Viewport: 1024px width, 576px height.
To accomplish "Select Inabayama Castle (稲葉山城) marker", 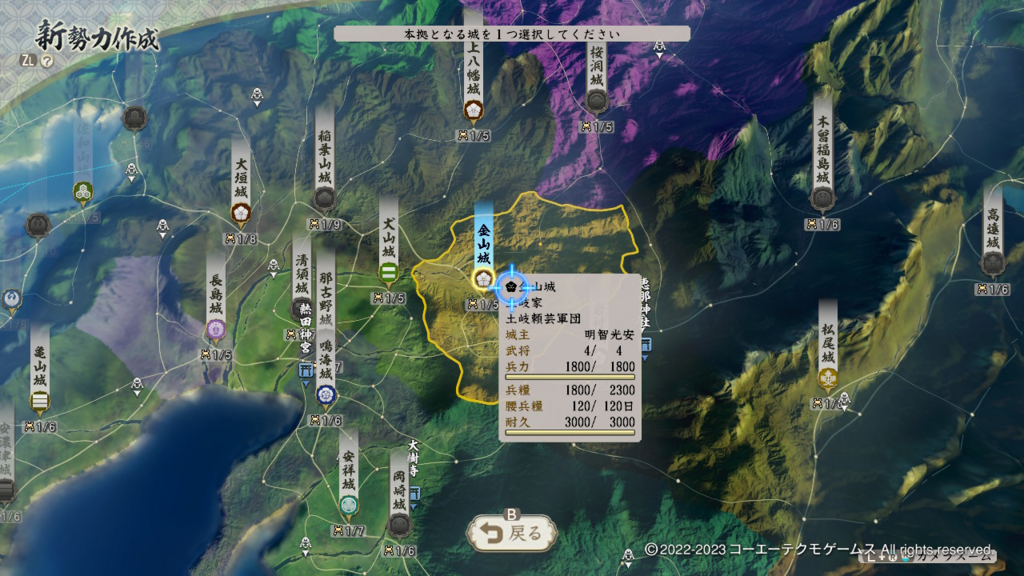I will point(324,198).
